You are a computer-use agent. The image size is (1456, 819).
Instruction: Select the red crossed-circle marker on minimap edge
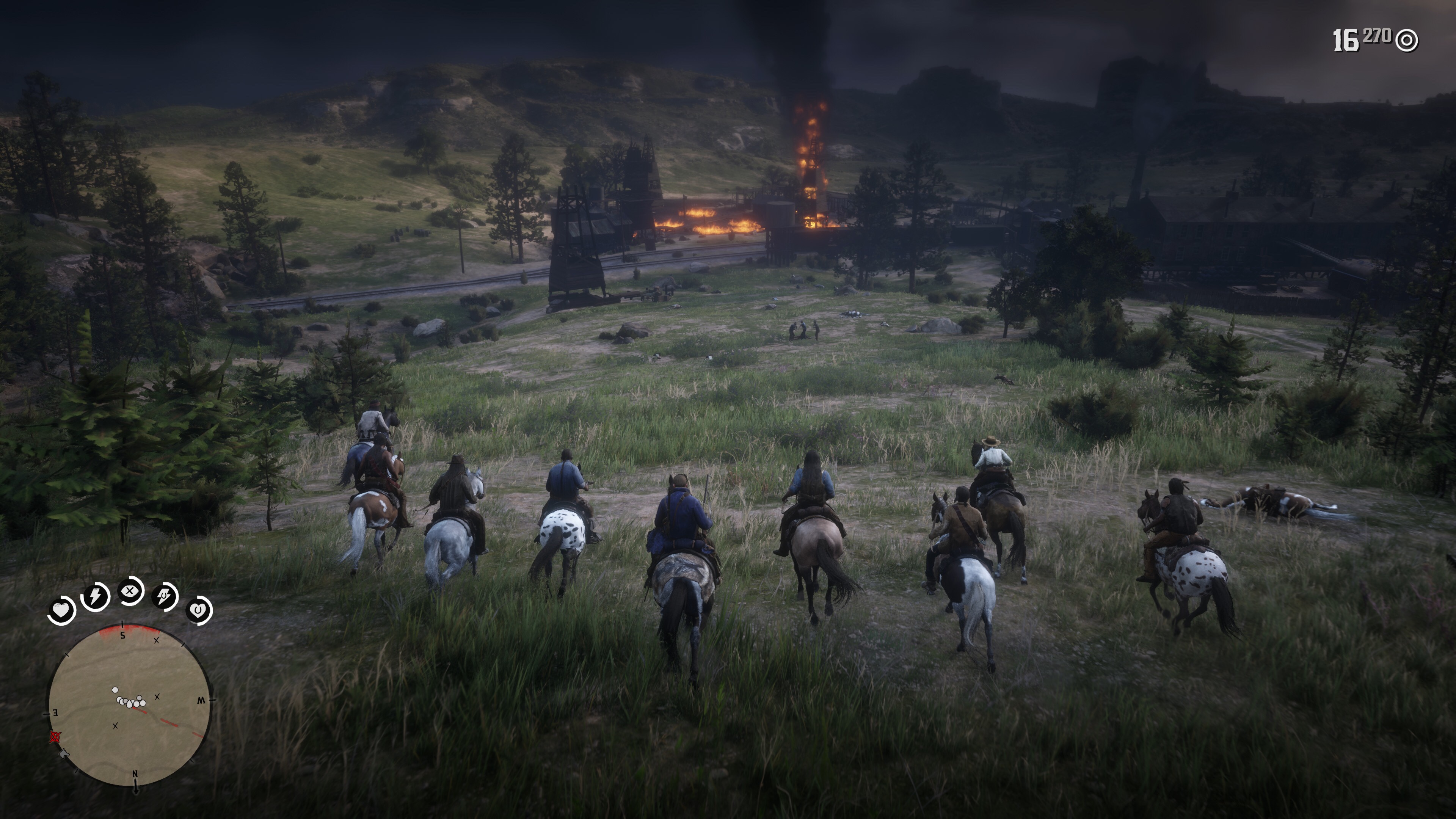pyautogui.click(x=55, y=736)
